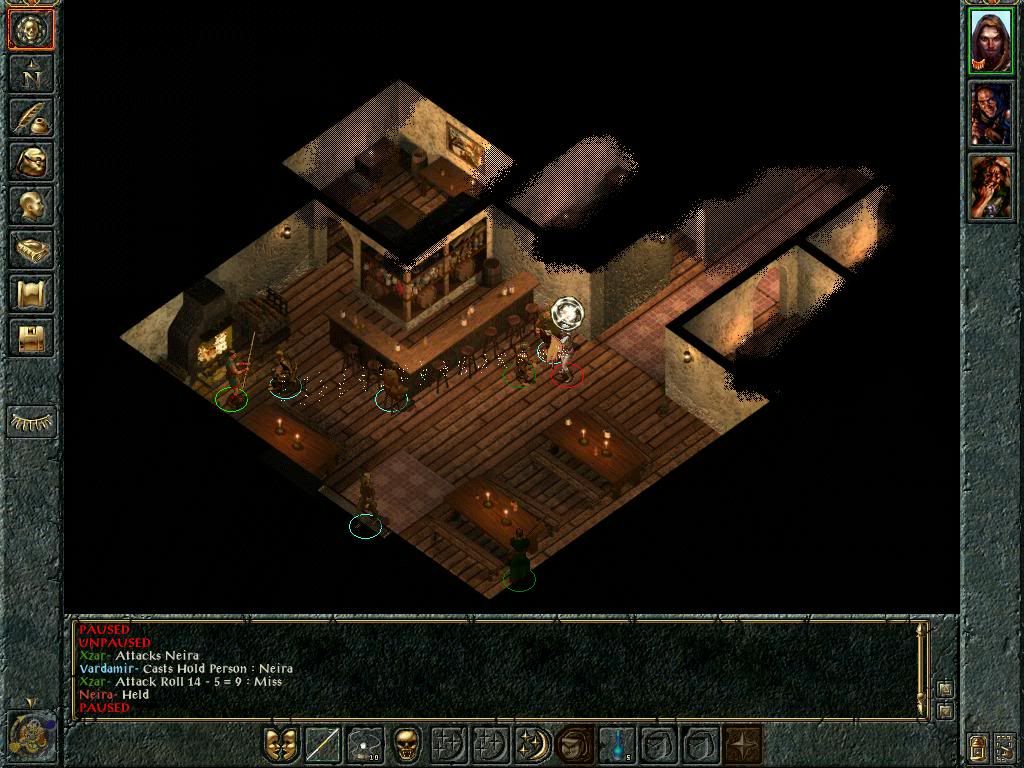This screenshot has width=1024, height=768.
Task: Select the sling slot with 10 bullets
Action: click(365, 745)
